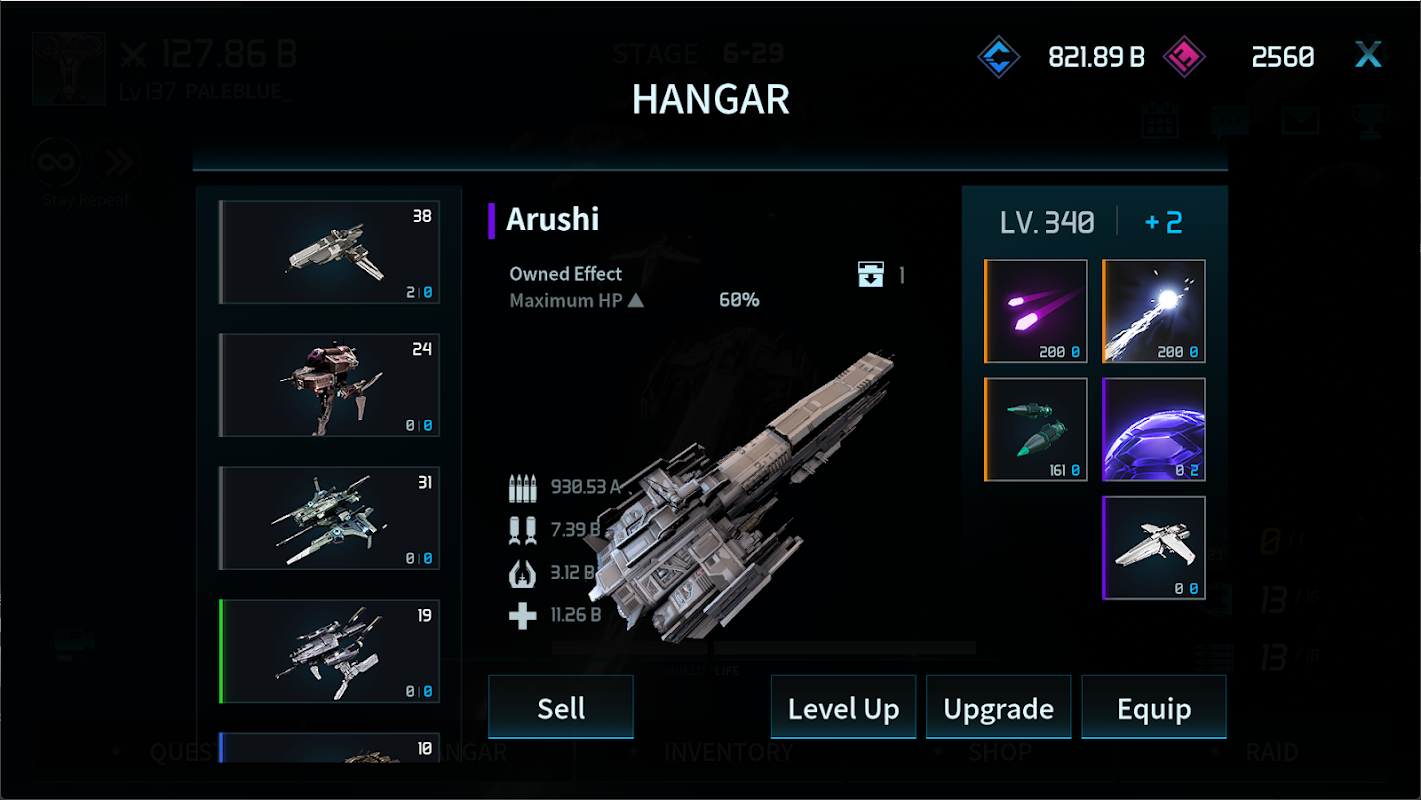Select the purple shield sphere slot
This screenshot has width=1421, height=800.
1154,429
